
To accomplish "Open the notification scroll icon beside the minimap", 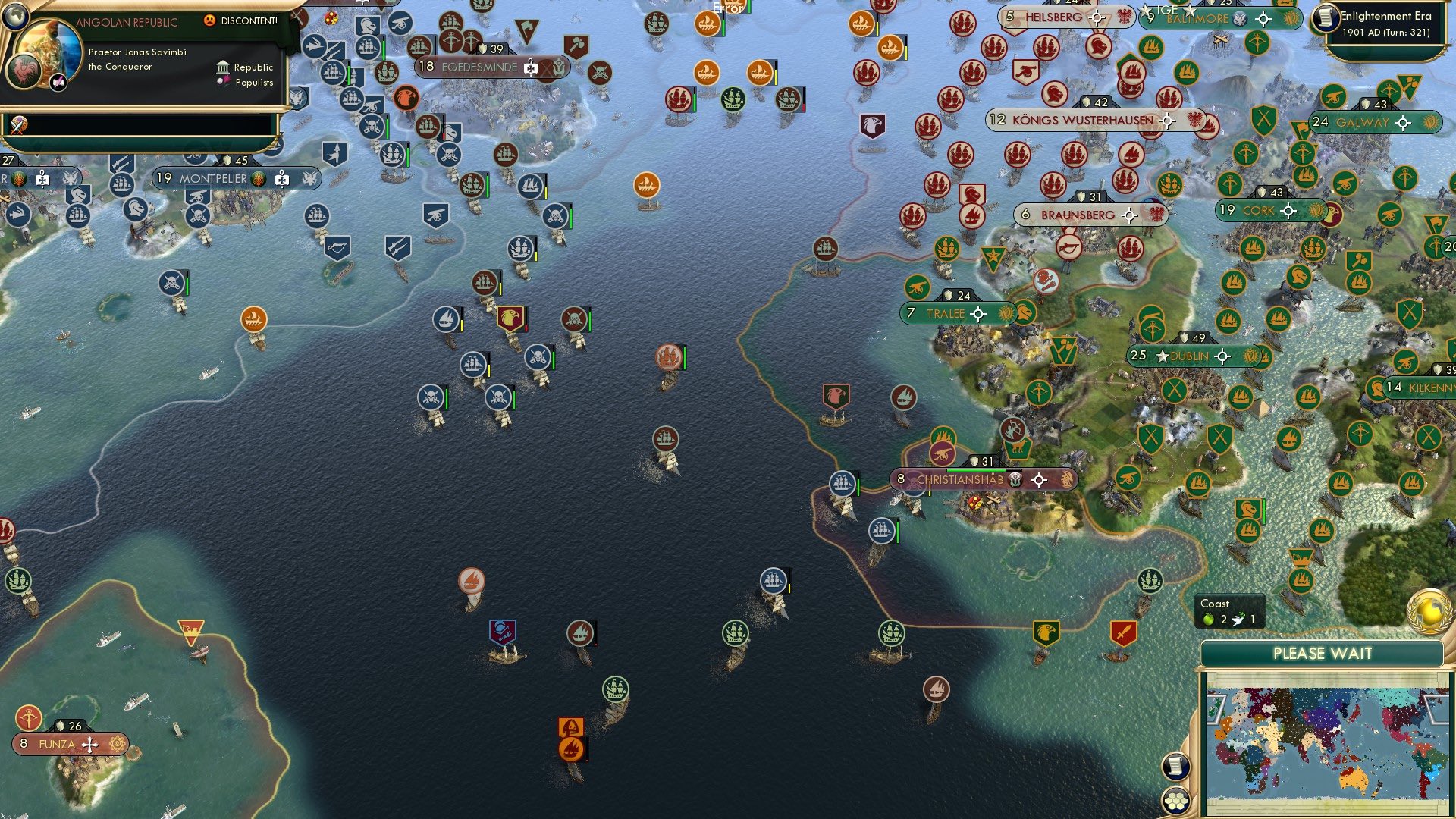I will click(1175, 767).
